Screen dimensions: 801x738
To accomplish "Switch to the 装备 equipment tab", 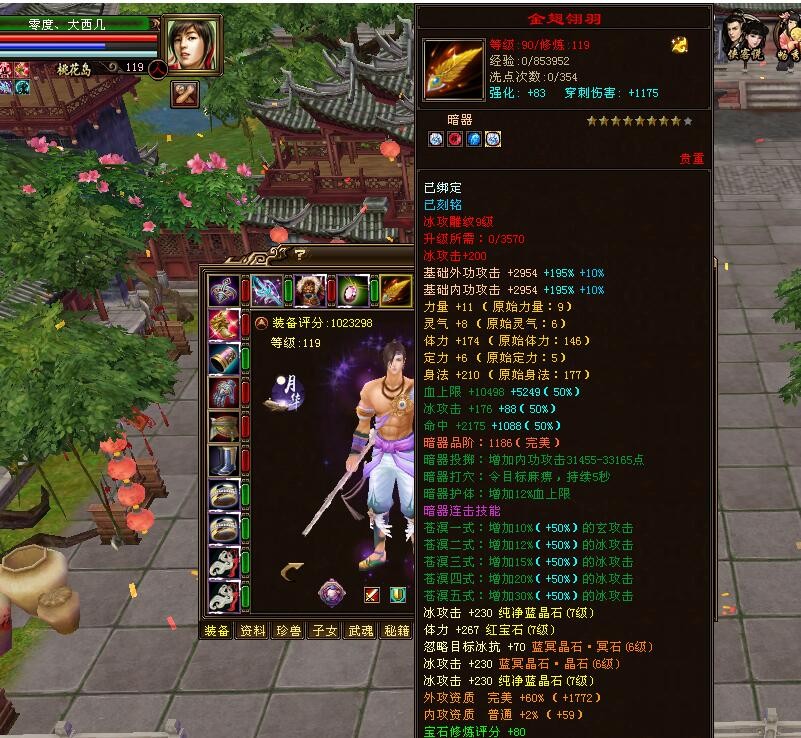I will 217,630.
